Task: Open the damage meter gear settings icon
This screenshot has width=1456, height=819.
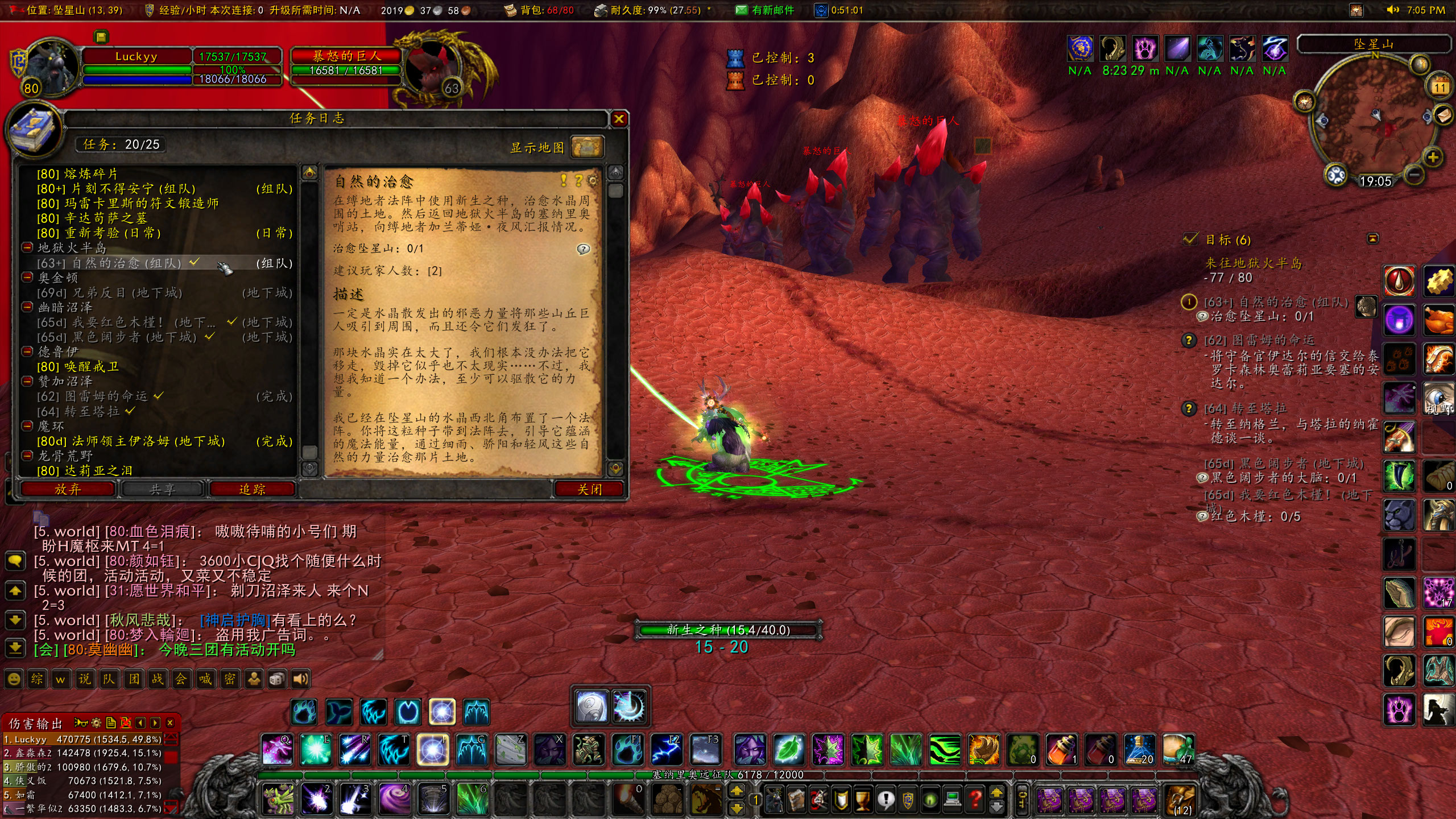Action: point(97,723)
